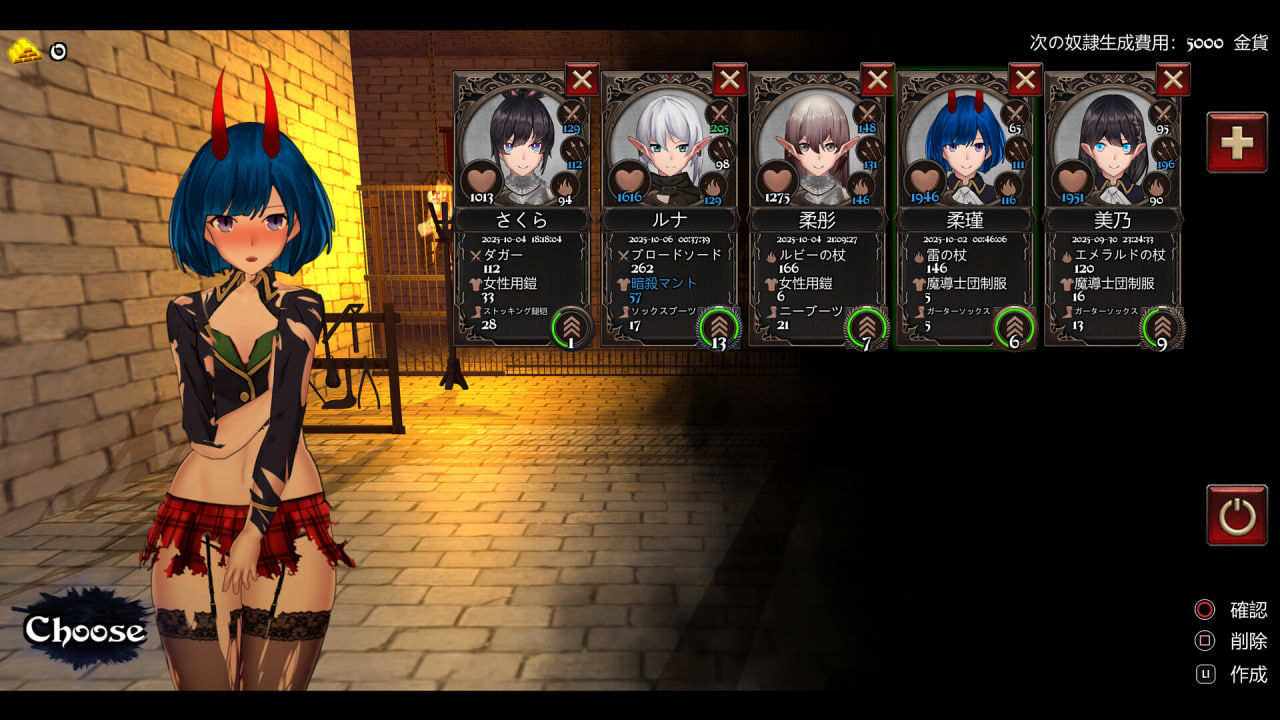The image size is (1280, 720).
Task: Click the hair stat icon on 美乃's card
Action: pyautogui.click(x=1155, y=186)
